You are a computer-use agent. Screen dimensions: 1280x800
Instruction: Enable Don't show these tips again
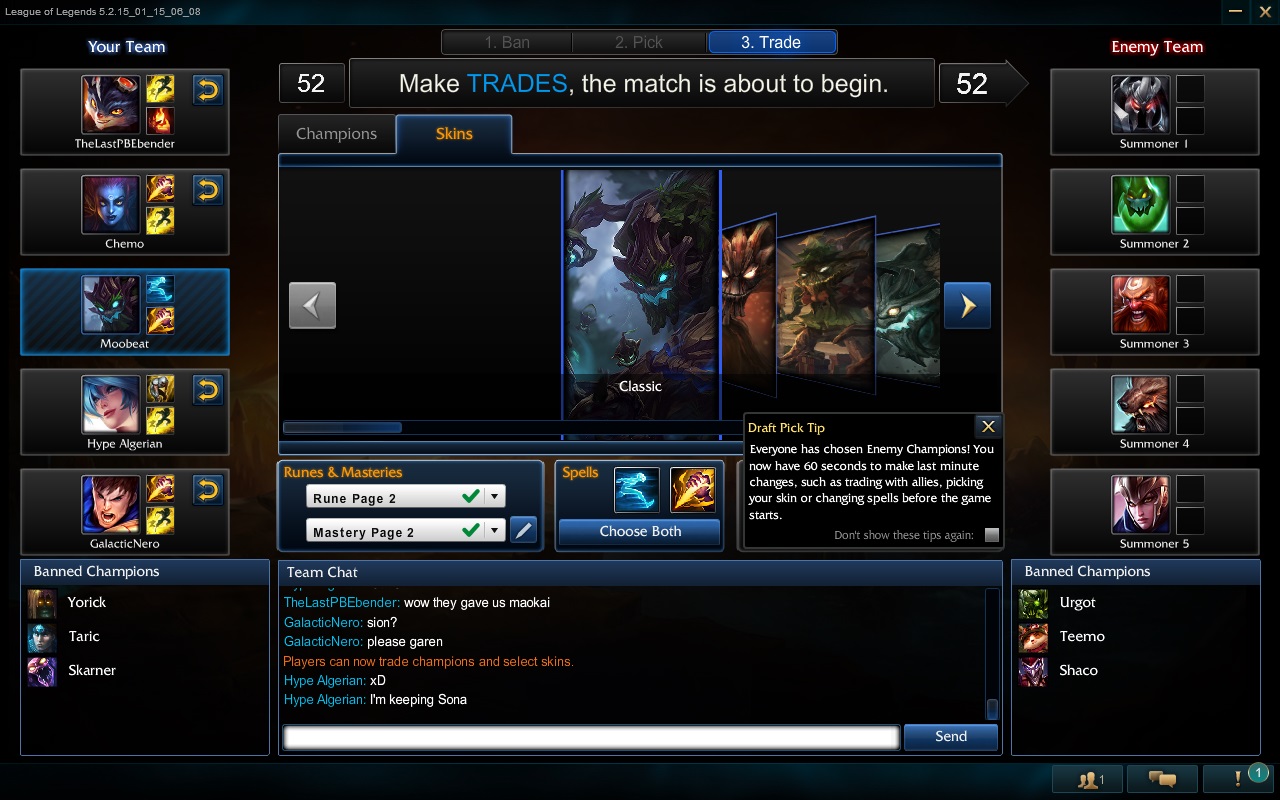coord(991,536)
